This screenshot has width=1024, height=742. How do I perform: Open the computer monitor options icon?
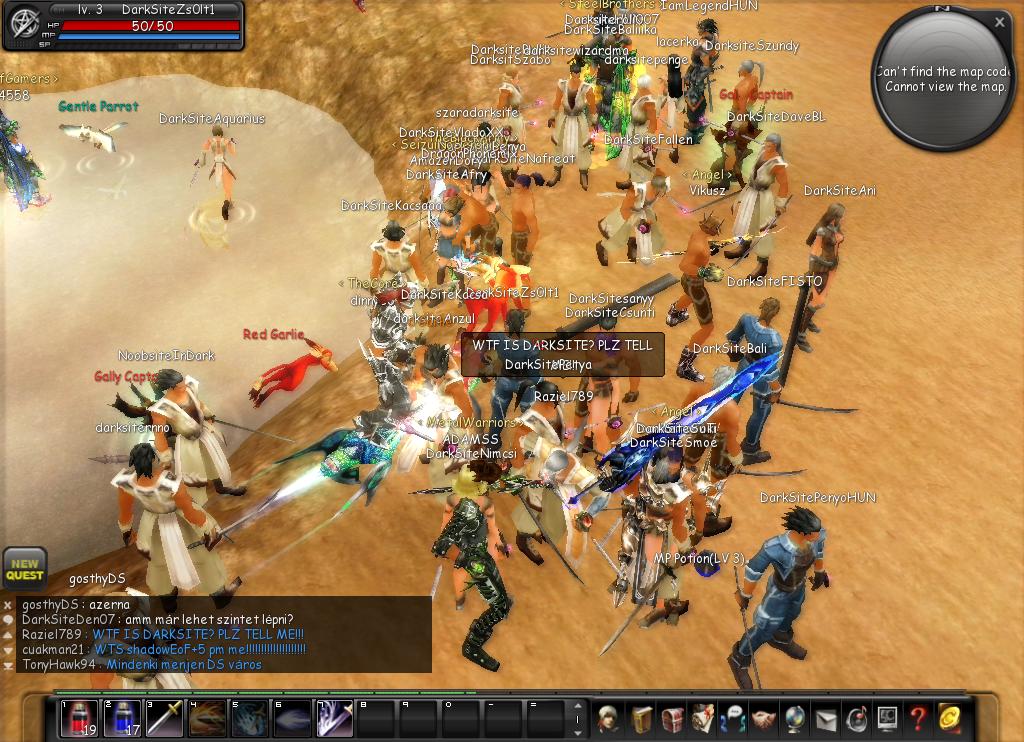pyautogui.click(x=887, y=718)
